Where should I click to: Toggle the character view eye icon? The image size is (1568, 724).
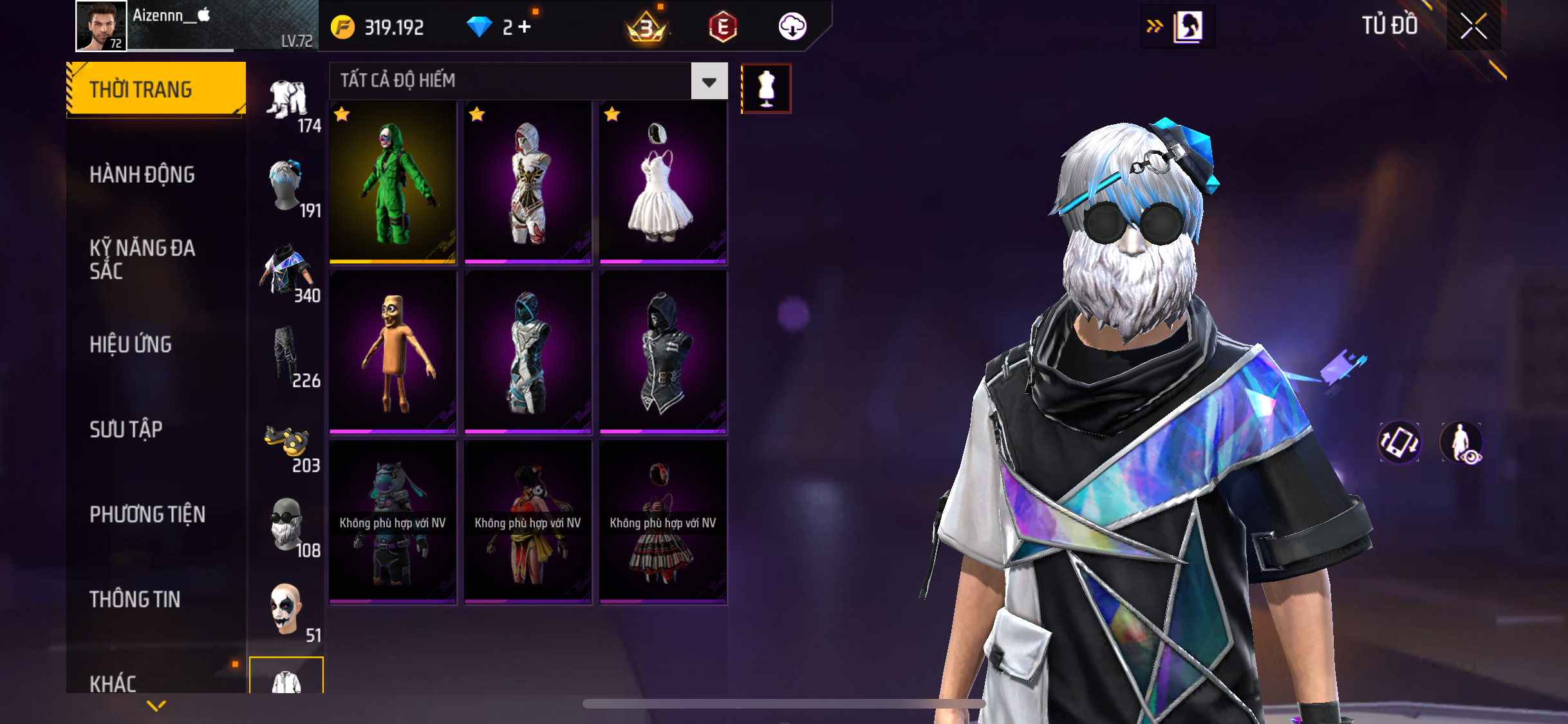1462,443
